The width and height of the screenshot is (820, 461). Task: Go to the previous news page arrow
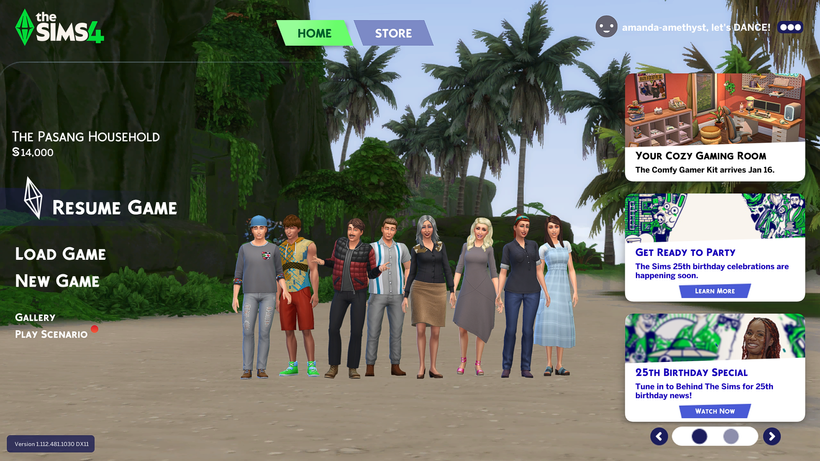659,436
